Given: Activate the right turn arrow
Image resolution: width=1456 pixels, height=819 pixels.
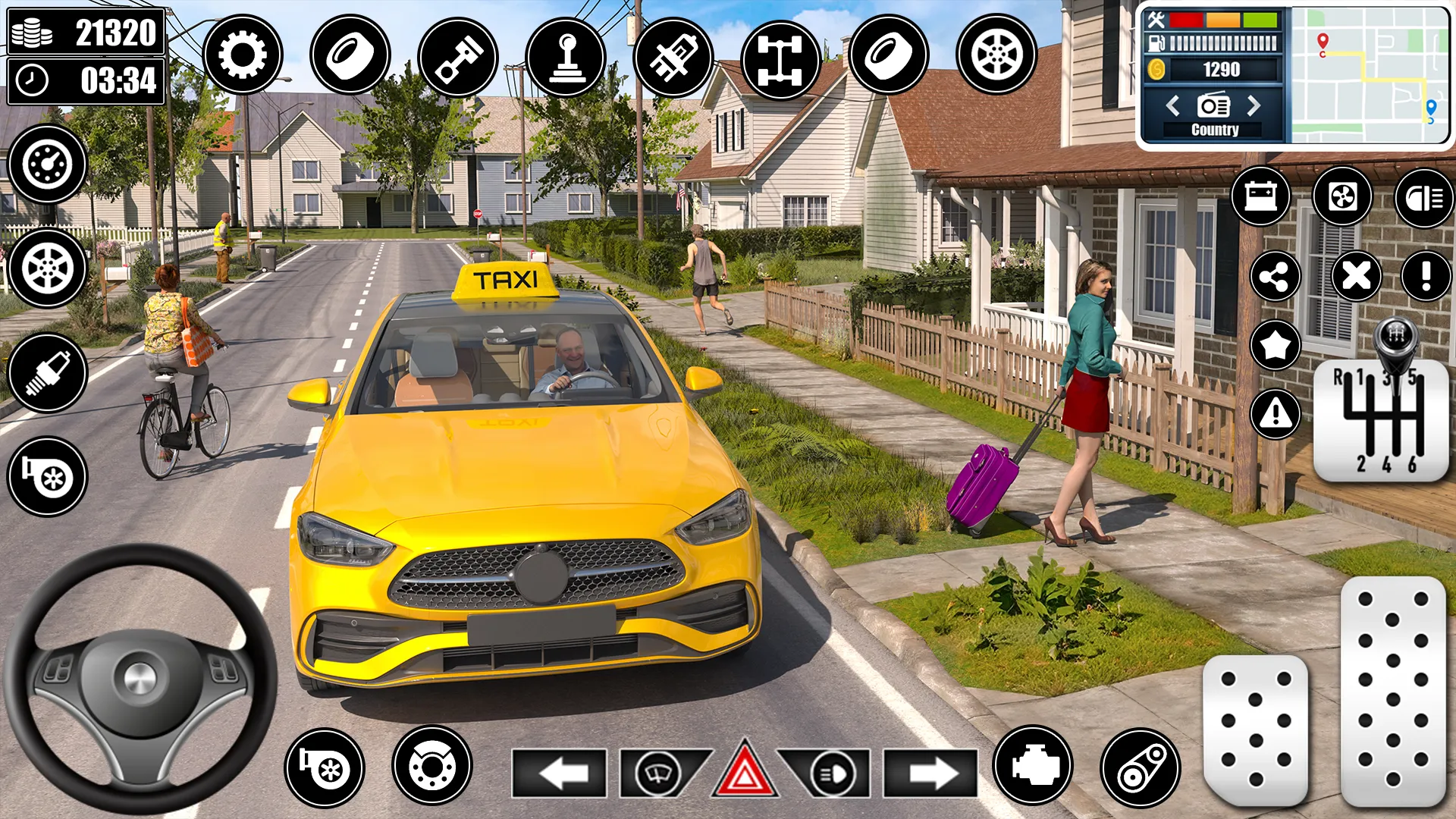Looking at the screenshot, I should pyautogui.click(x=930, y=773).
